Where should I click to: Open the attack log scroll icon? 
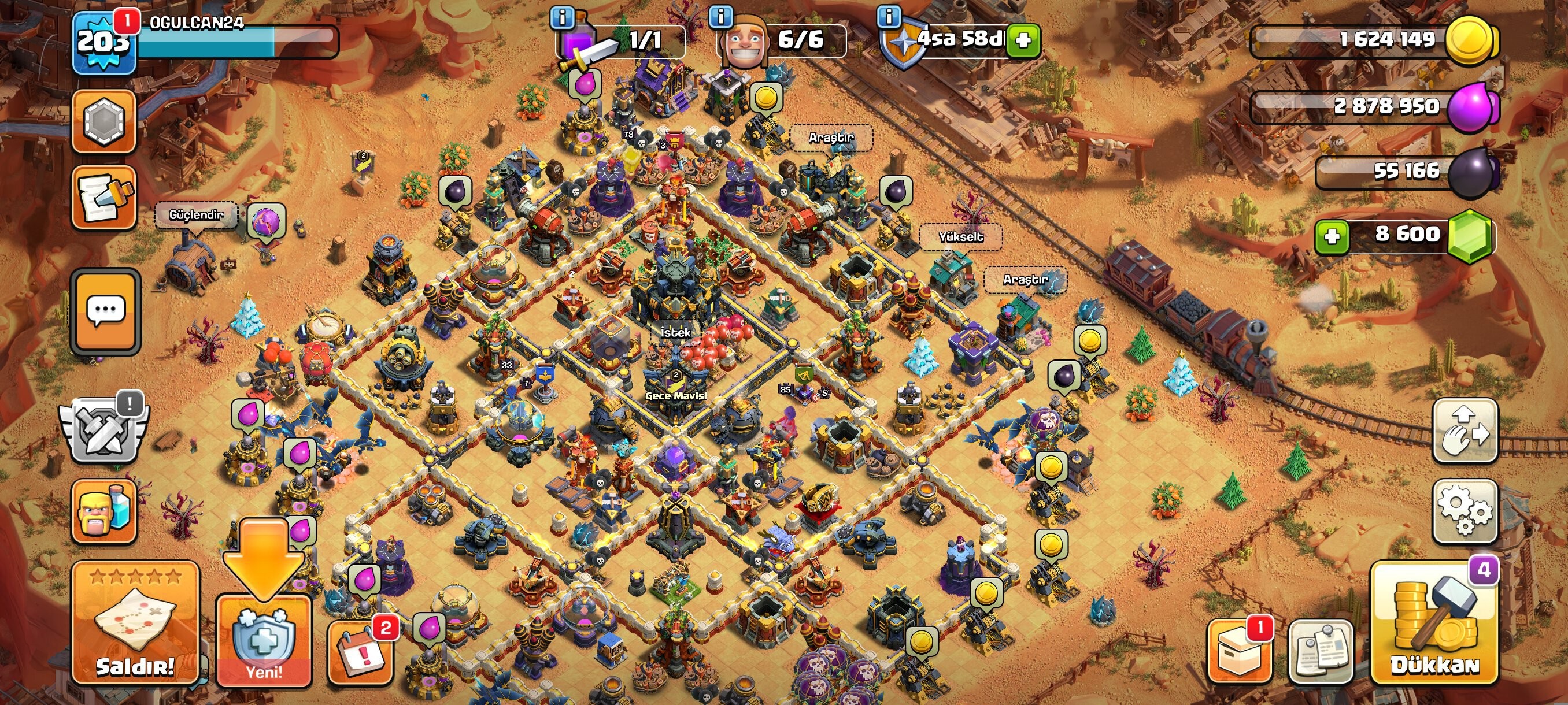(103, 198)
